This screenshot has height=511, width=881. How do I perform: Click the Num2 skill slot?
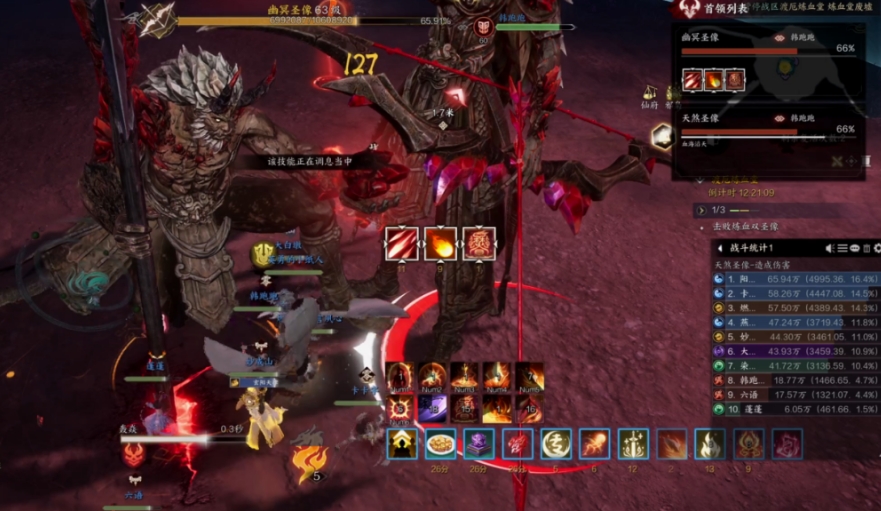(x=433, y=377)
